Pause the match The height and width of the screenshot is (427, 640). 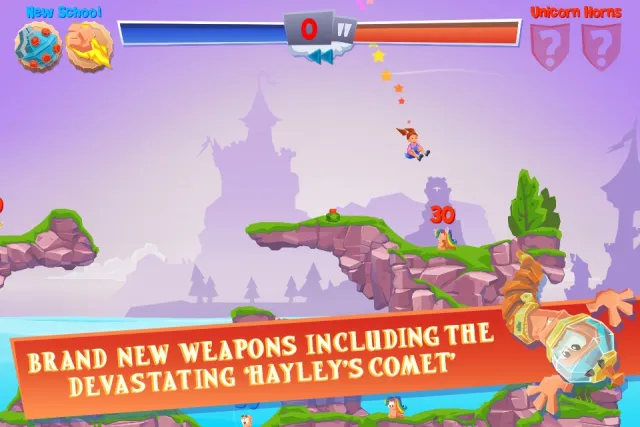point(342,29)
